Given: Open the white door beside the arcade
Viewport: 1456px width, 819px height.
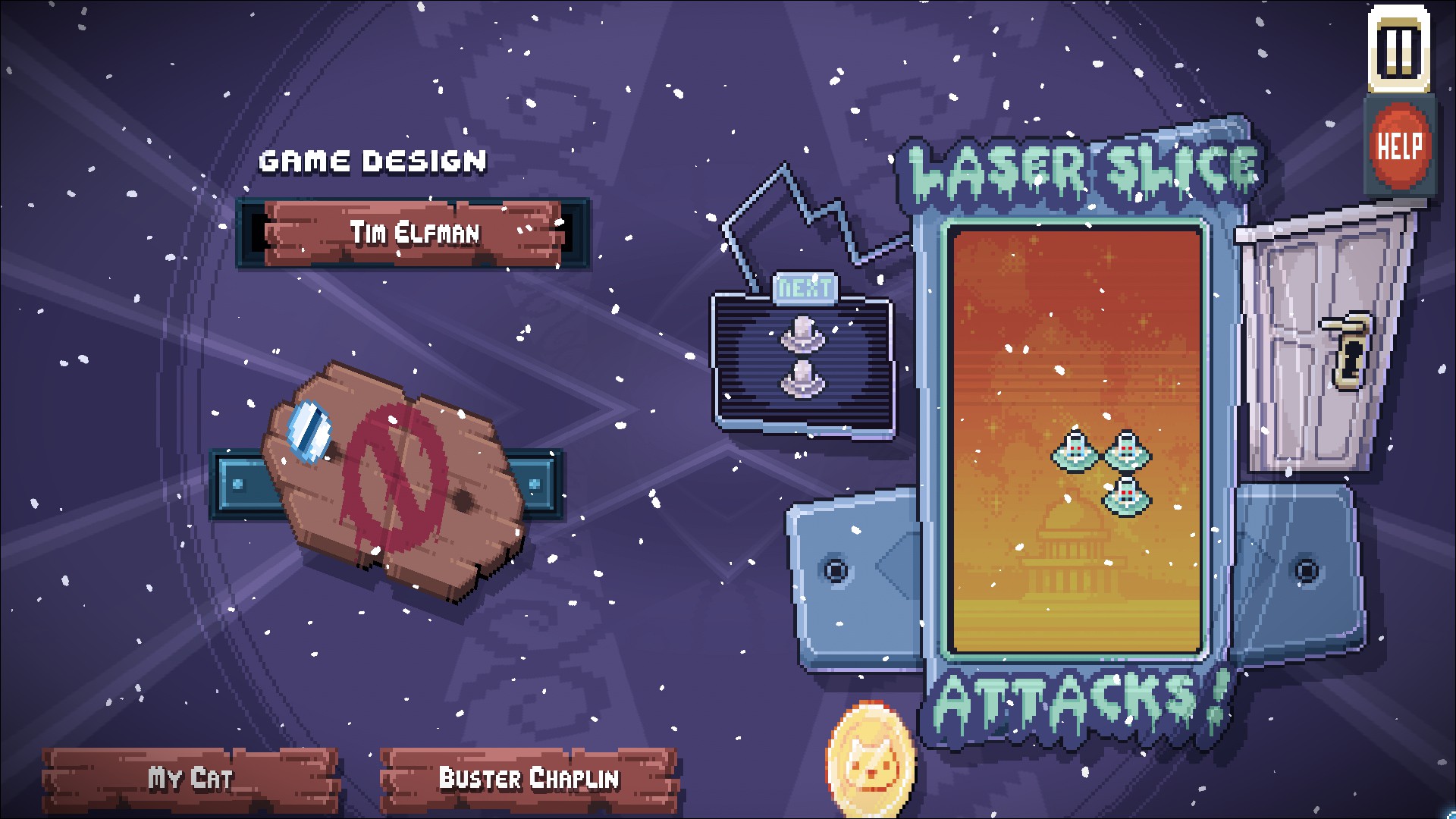Looking at the screenshot, I should 1323,341.
